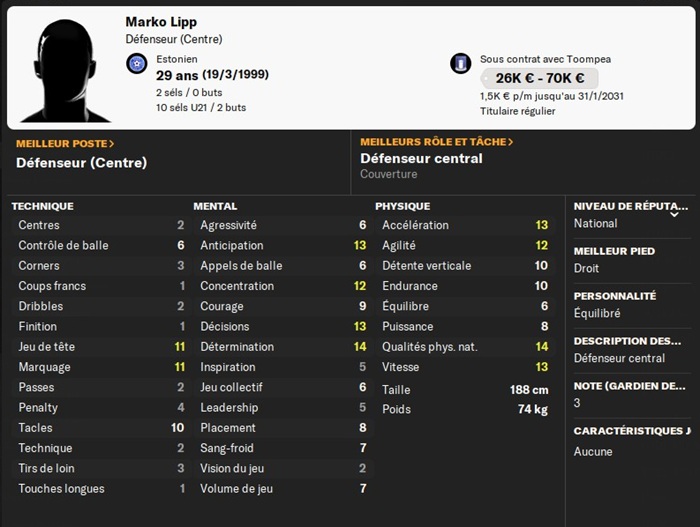Screen dimensions: 700x527
Task: Click the Estonian nationality flag icon
Action: [x=137, y=65]
